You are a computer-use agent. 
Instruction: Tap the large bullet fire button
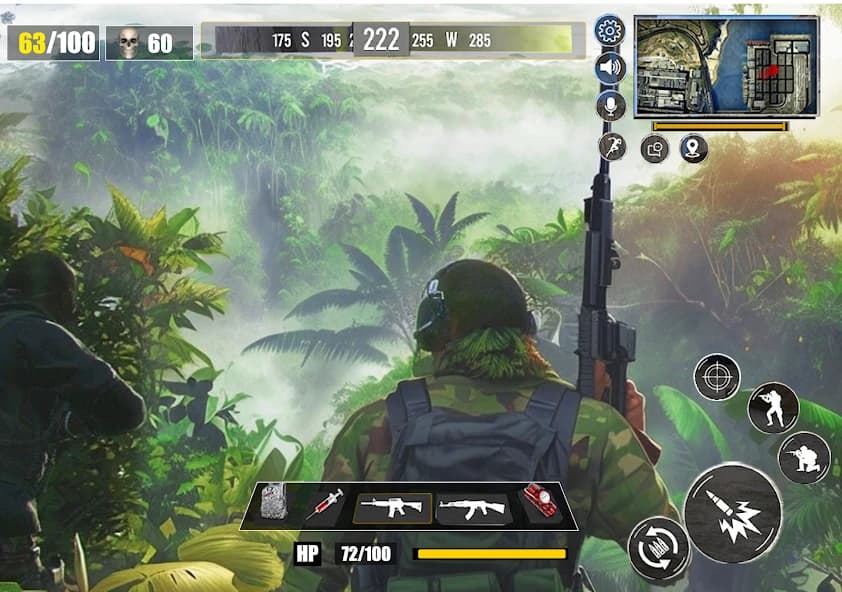pos(732,511)
